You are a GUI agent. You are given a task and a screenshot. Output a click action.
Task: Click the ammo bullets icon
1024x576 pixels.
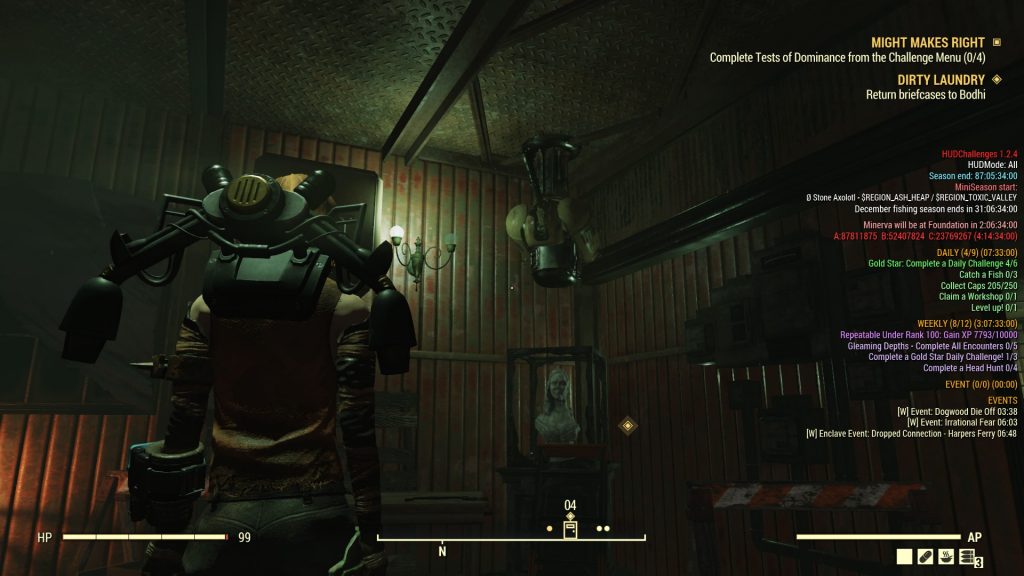(966, 558)
